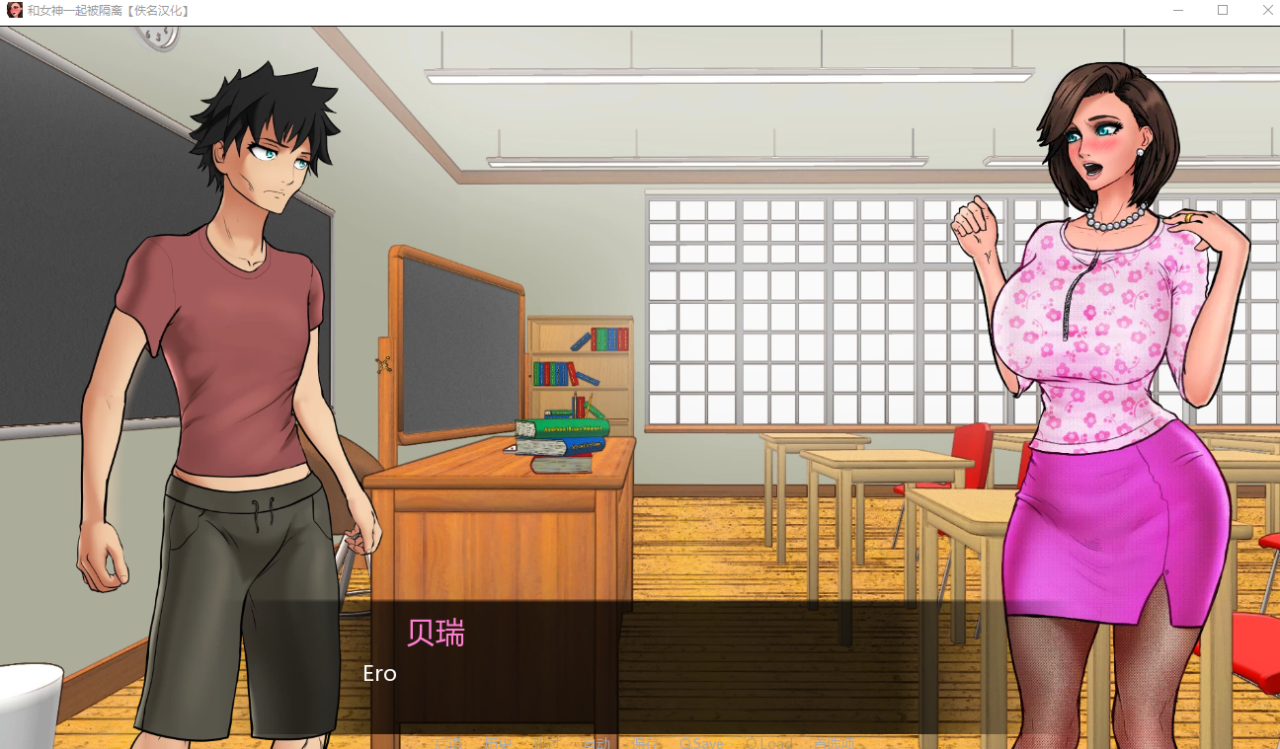Screen dimensions: 1280x749
Task: Activate the 跳过 (Skip) button
Action: 547,743
